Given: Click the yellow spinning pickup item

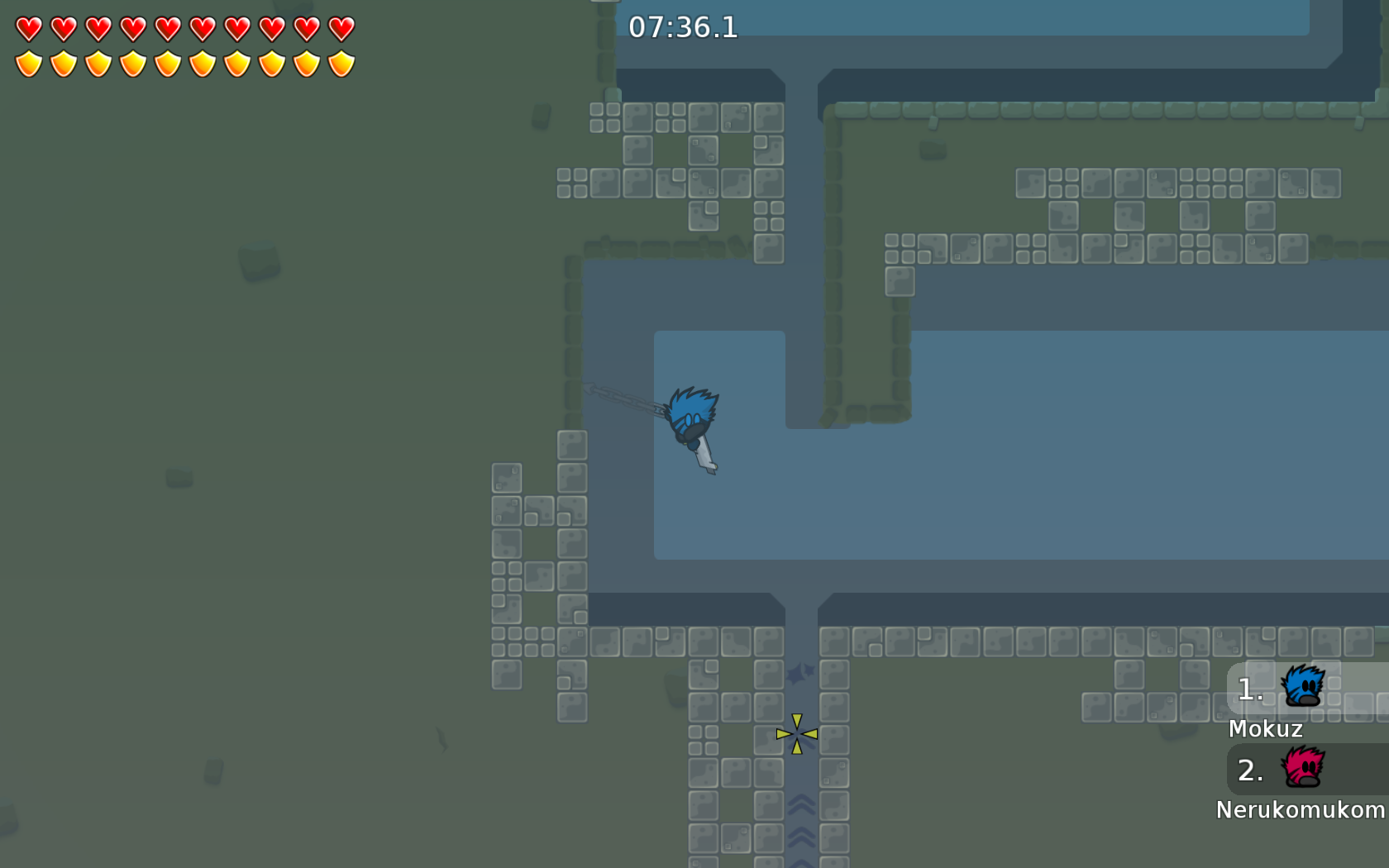Looking at the screenshot, I should coord(796,734).
